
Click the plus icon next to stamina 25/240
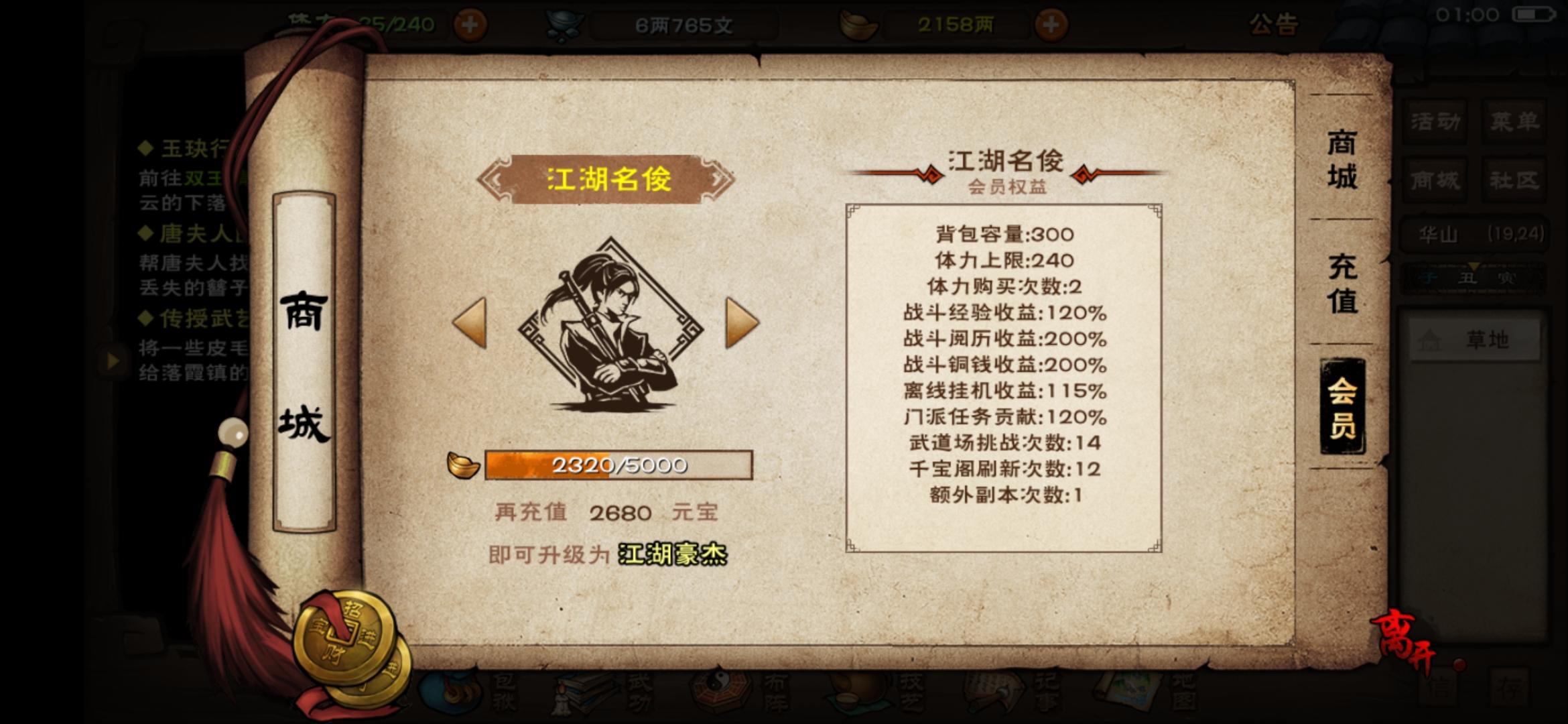click(x=469, y=23)
